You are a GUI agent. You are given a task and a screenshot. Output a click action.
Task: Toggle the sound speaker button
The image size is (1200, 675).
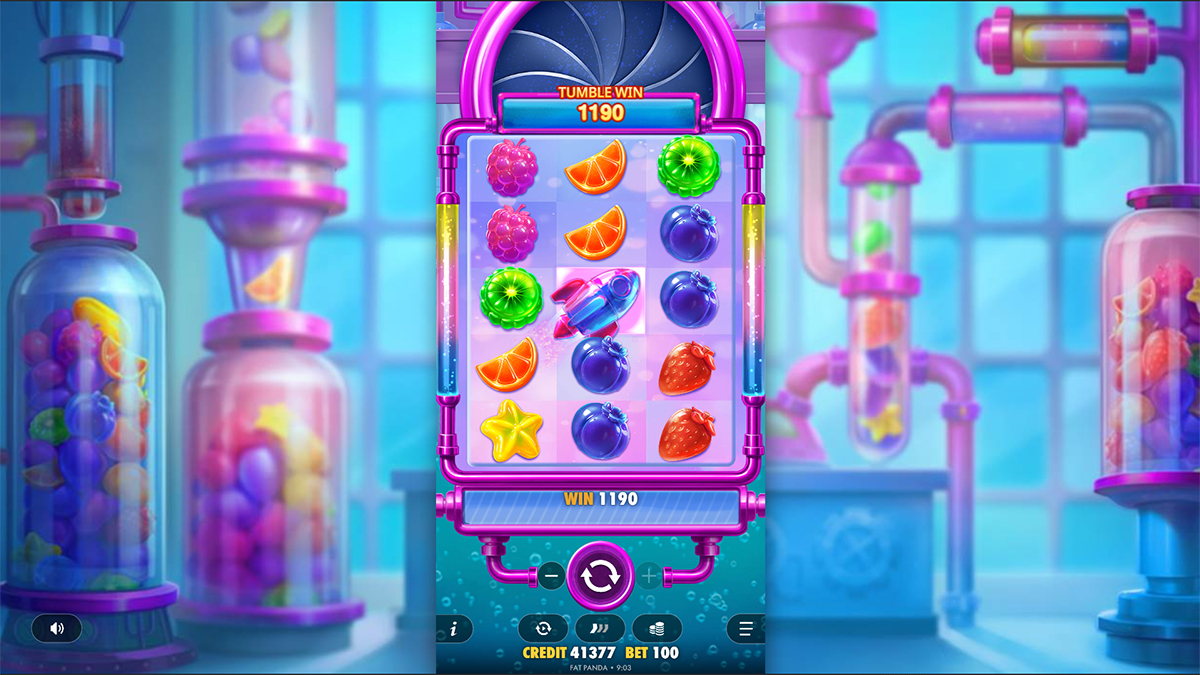click(x=57, y=628)
